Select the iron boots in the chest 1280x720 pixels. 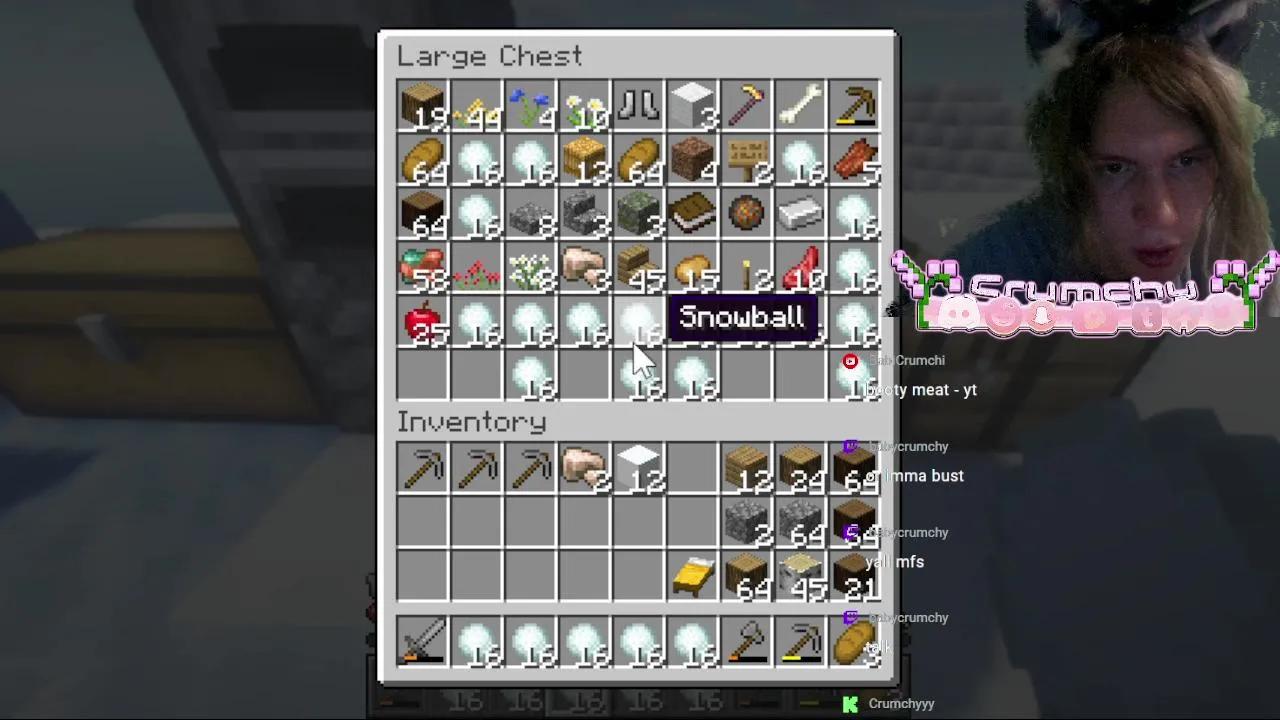point(638,107)
